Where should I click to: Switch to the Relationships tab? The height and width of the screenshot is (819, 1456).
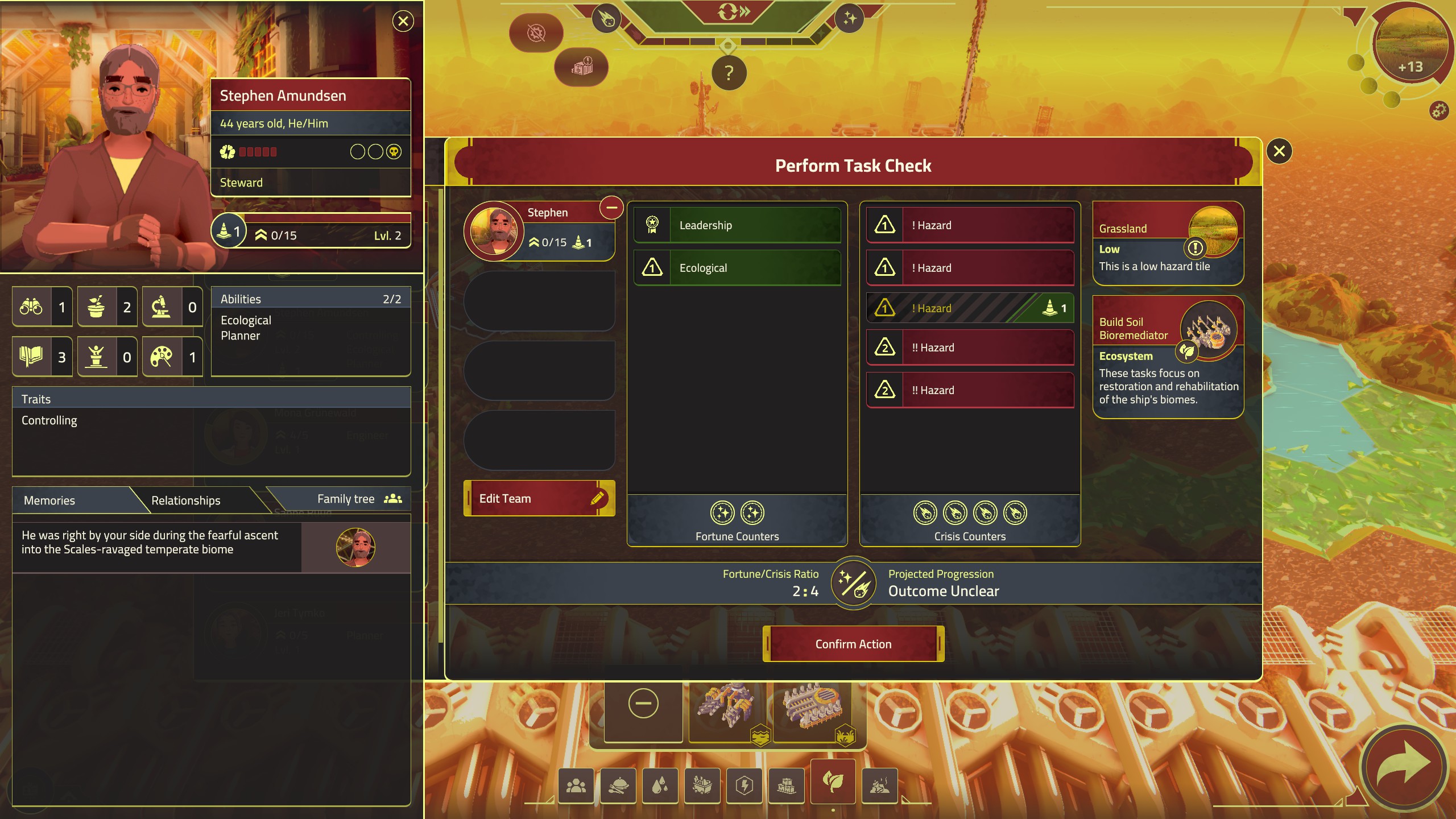click(x=185, y=500)
